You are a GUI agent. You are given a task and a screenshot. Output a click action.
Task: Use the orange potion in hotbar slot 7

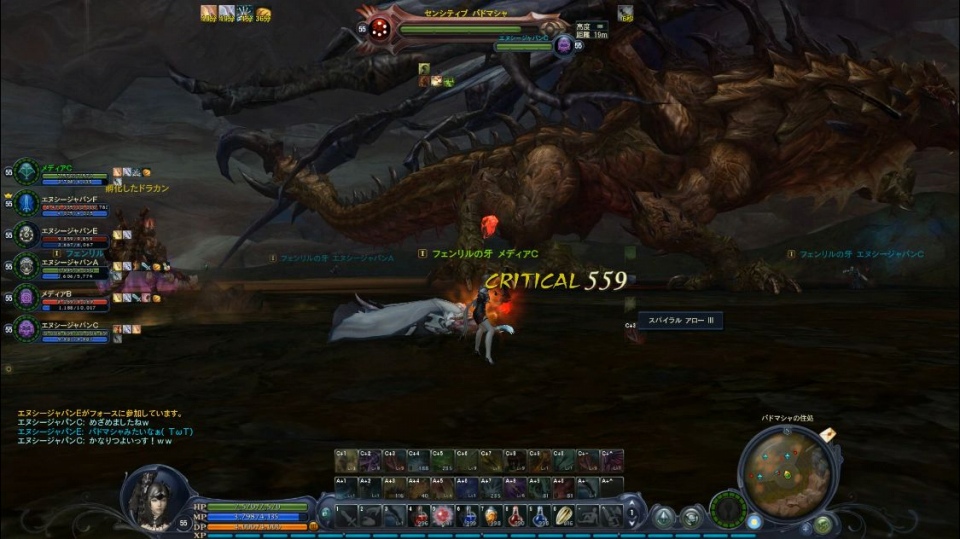[x=491, y=515]
